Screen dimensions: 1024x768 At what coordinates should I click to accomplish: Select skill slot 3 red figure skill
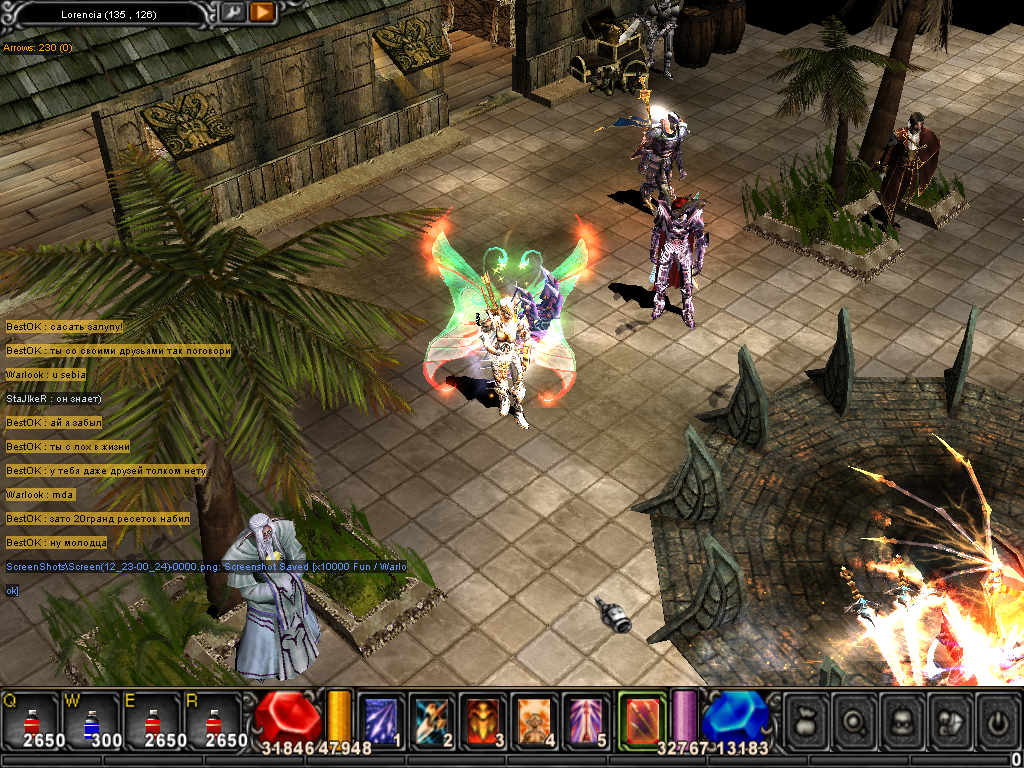coord(484,719)
